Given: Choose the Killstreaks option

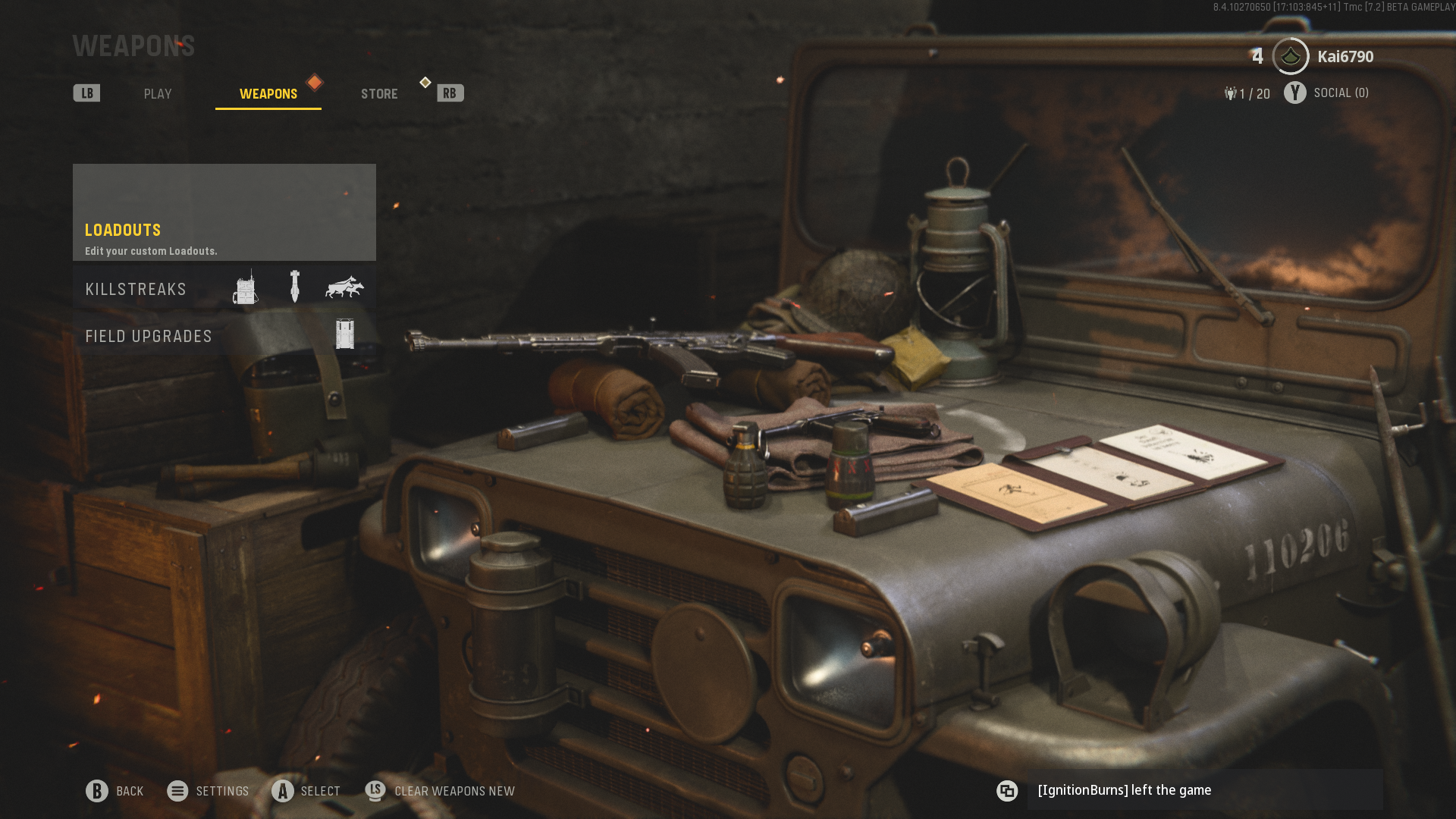Looking at the screenshot, I should click(224, 289).
